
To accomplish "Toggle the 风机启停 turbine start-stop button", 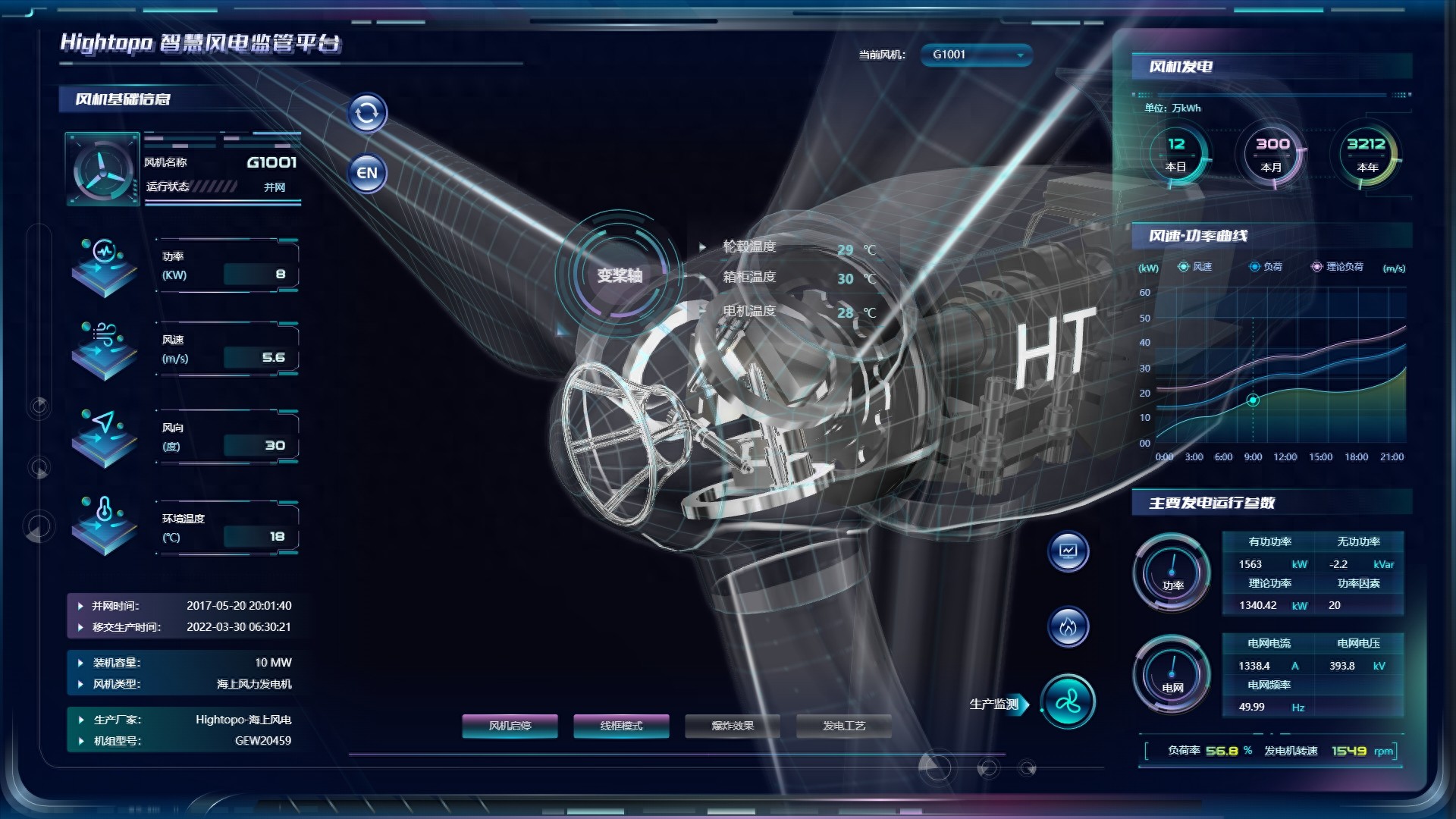I will 510,726.
